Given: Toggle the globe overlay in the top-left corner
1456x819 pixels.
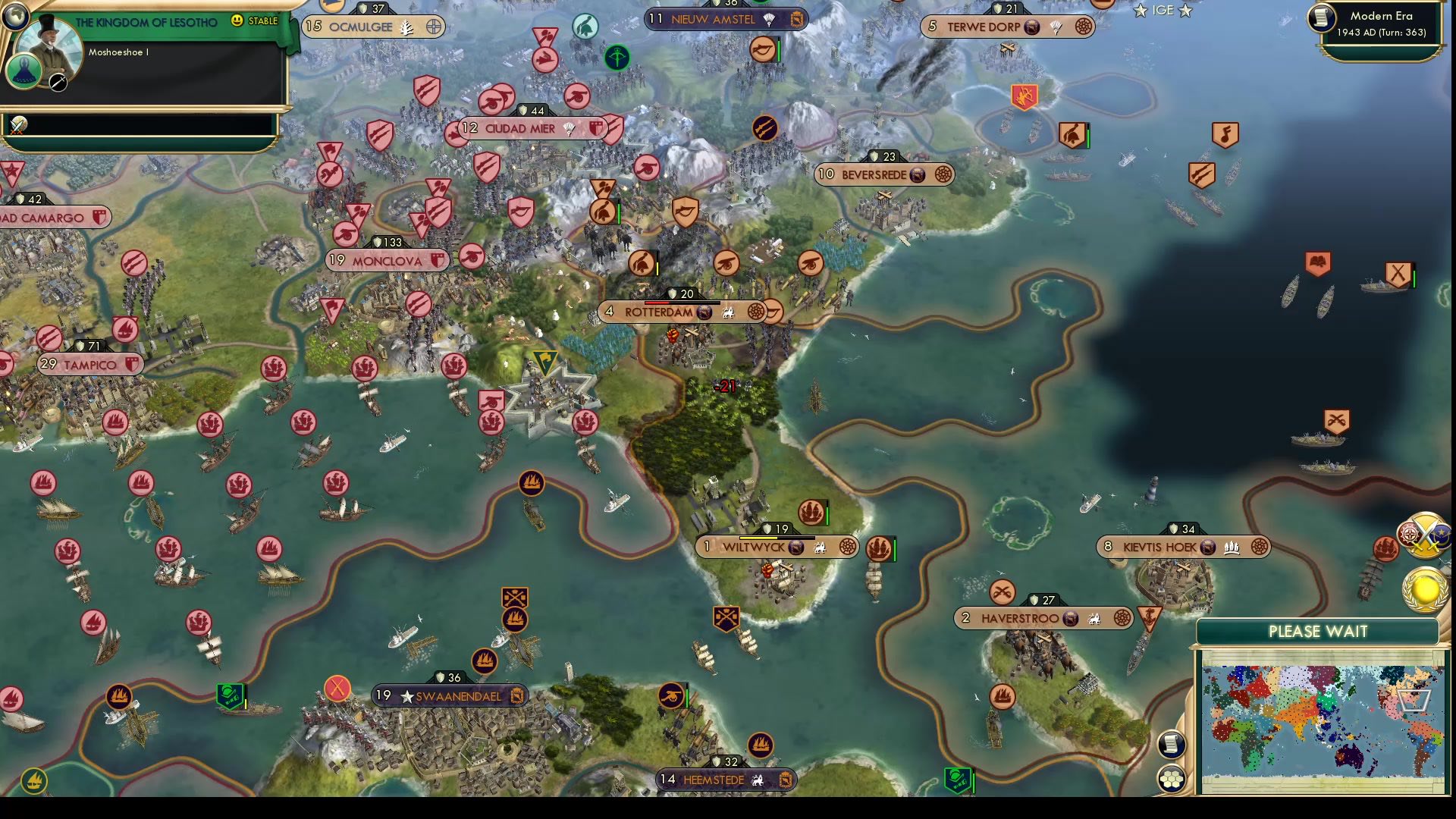Looking at the screenshot, I should click(17, 17).
